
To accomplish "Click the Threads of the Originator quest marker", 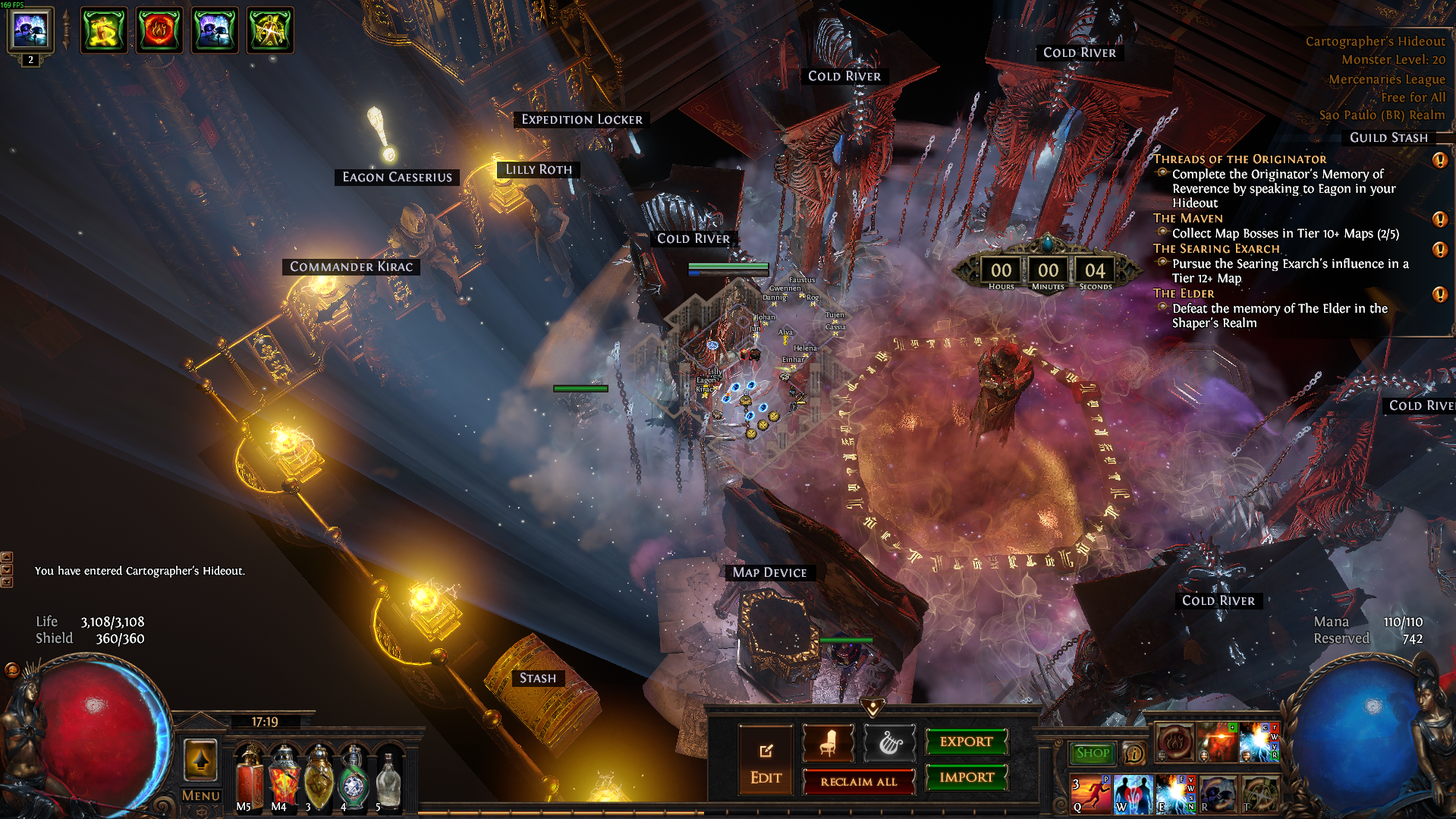I will 1439,160.
